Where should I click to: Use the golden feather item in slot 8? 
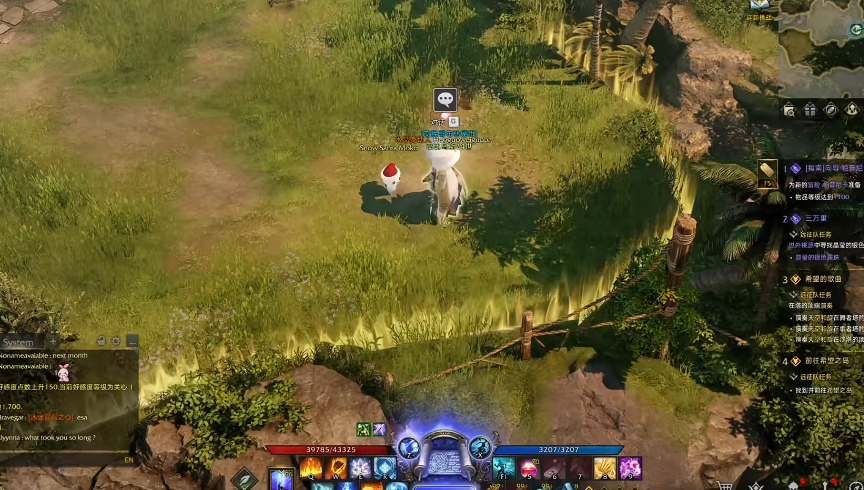pos(604,468)
